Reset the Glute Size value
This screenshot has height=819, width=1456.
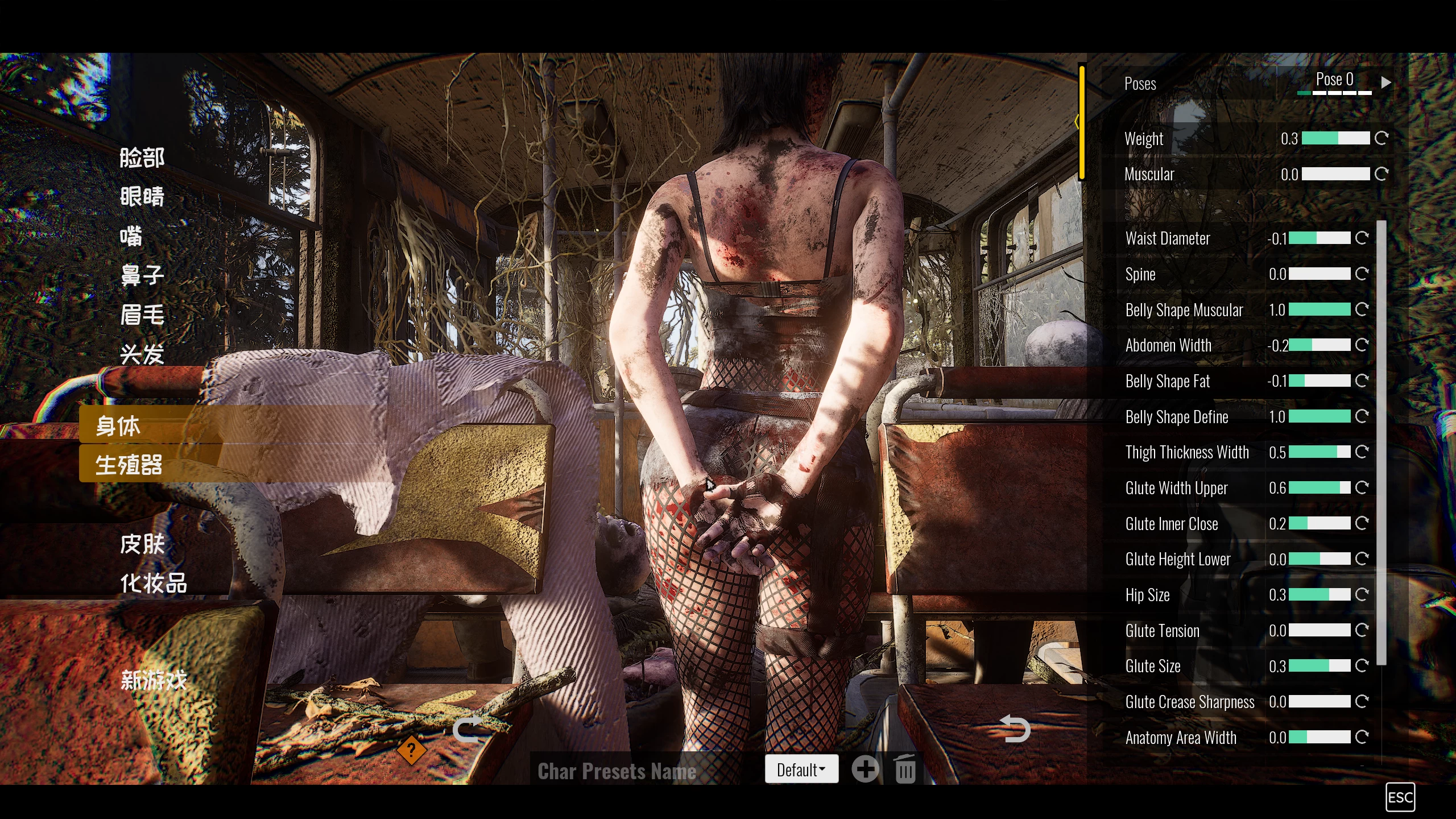pyautogui.click(x=1362, y=666)
